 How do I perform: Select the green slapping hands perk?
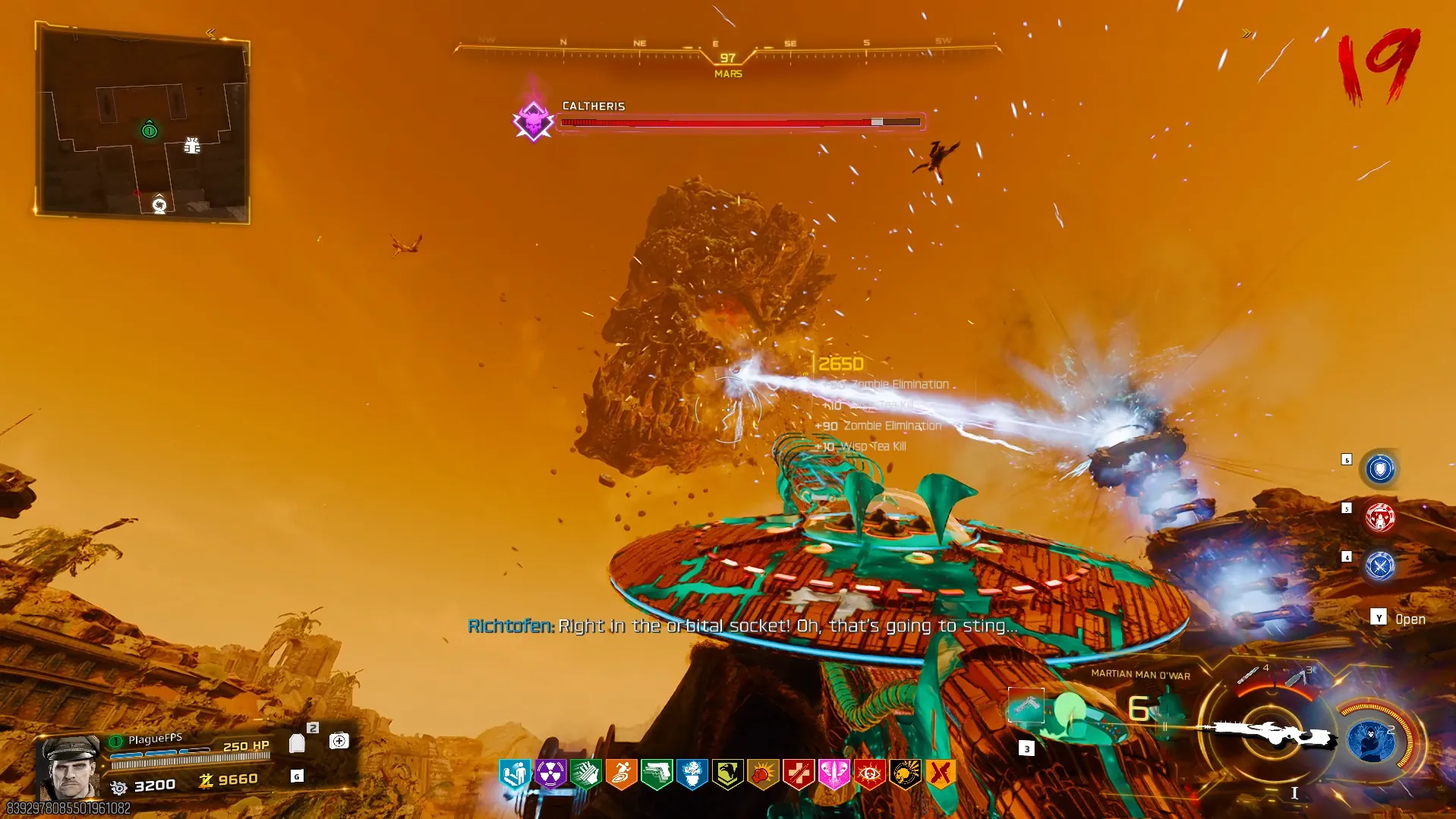tap(585, 774)
